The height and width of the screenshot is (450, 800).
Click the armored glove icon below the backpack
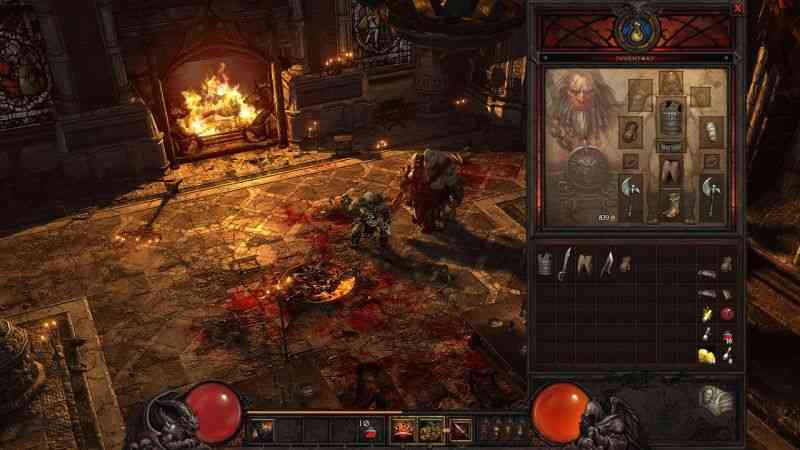click(x=718, y=398)
